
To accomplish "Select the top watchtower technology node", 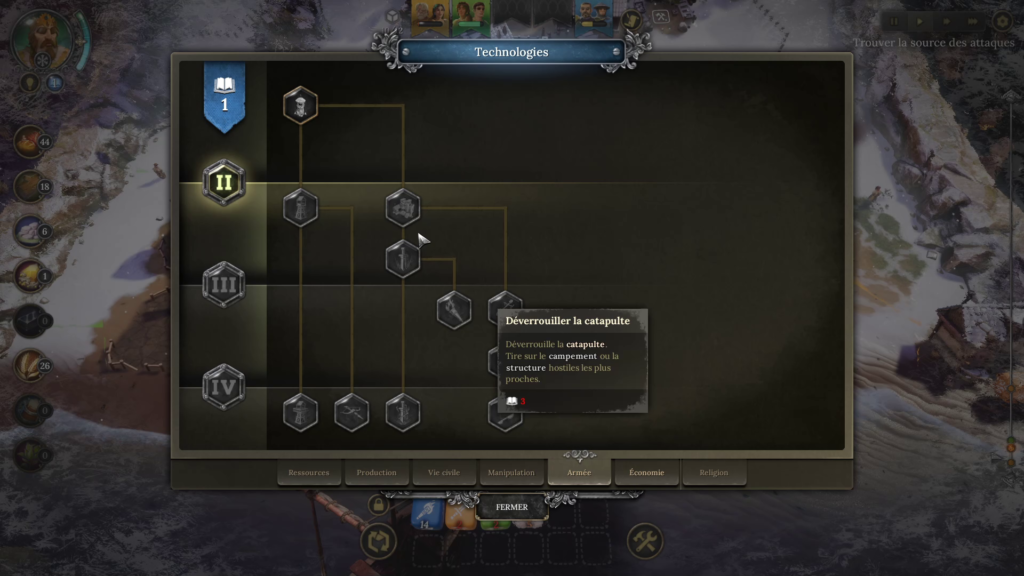I will pyautogui.click(x=300, y=105).
